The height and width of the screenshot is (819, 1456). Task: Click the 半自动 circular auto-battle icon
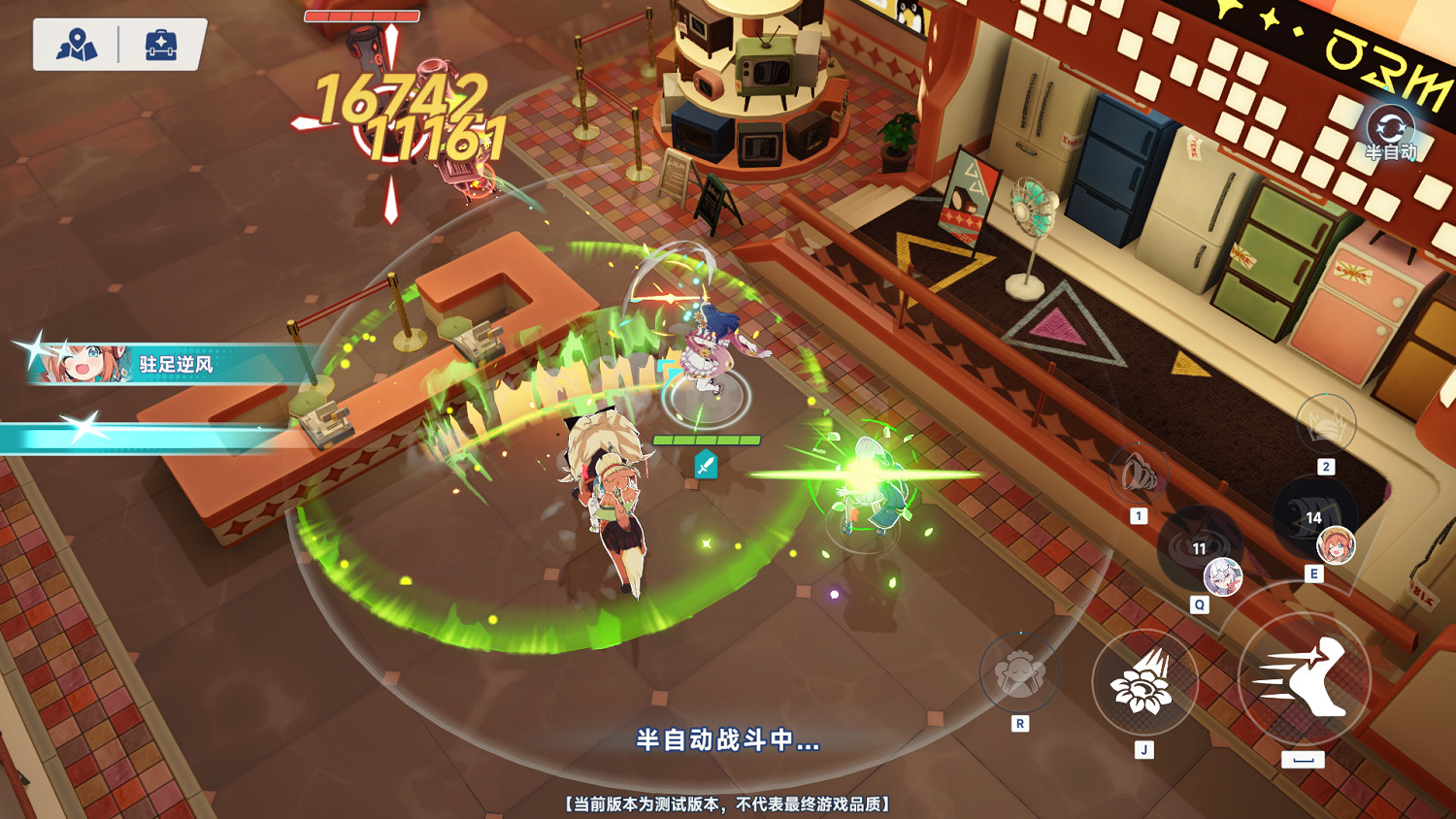point(1394,125)
